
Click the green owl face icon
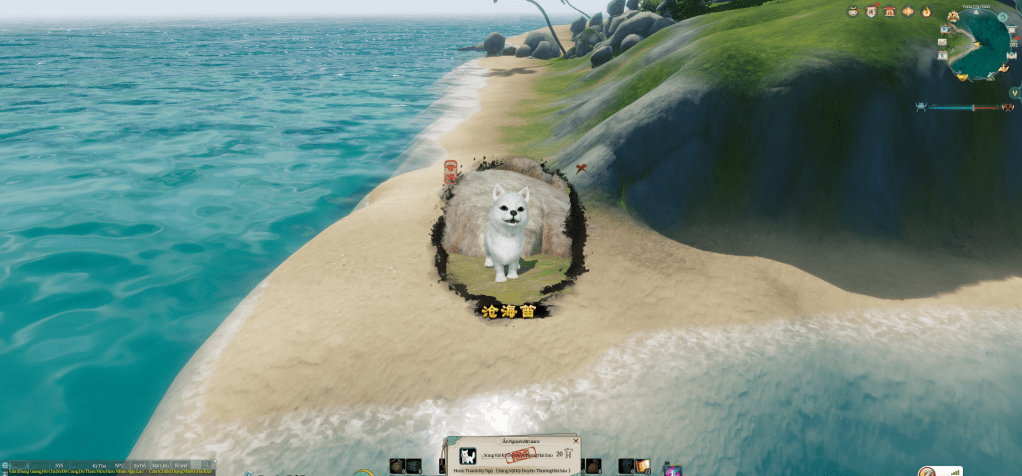click(853, 11)
